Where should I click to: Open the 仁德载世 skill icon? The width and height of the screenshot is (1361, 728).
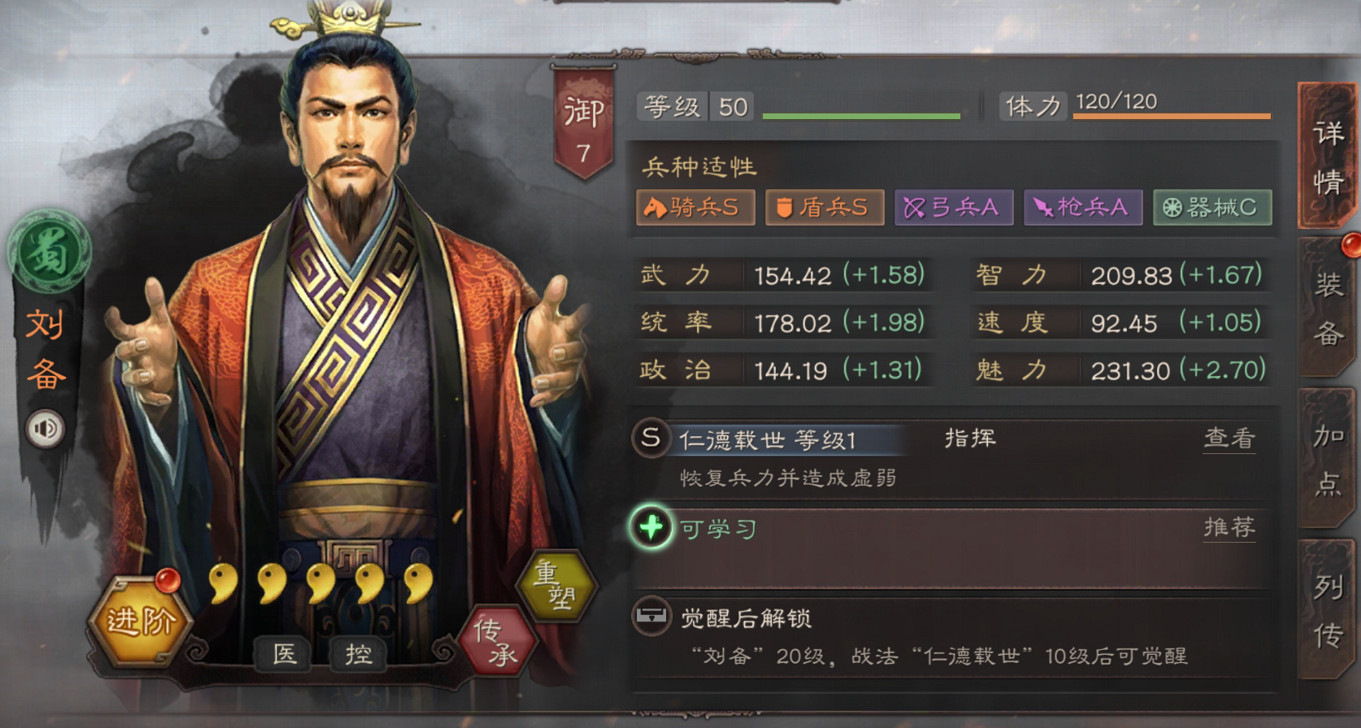coord(651,438)
